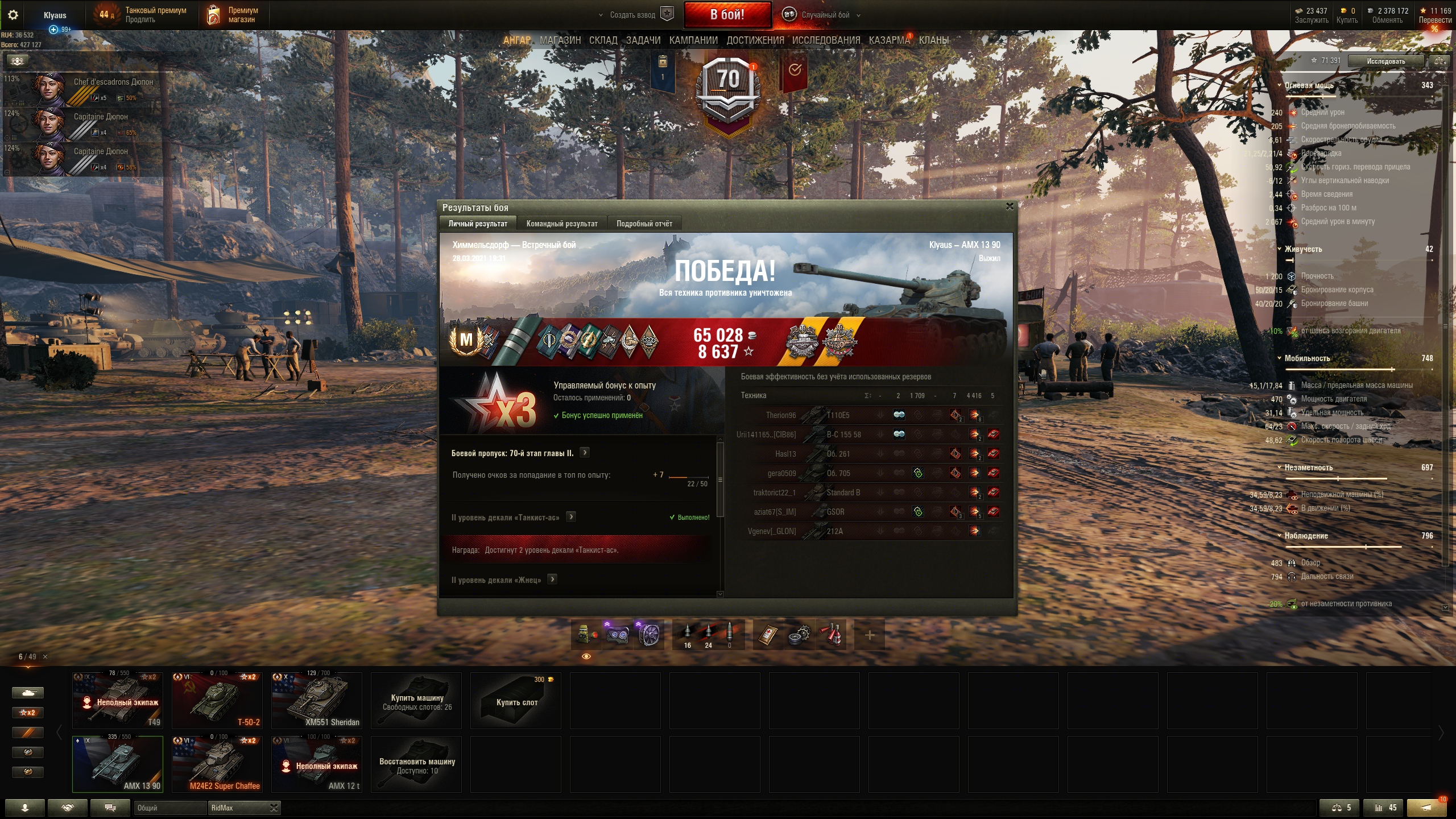Select the XM551 Sheridan tank
Screen dimensions: 1456x819
click(316, 700)
